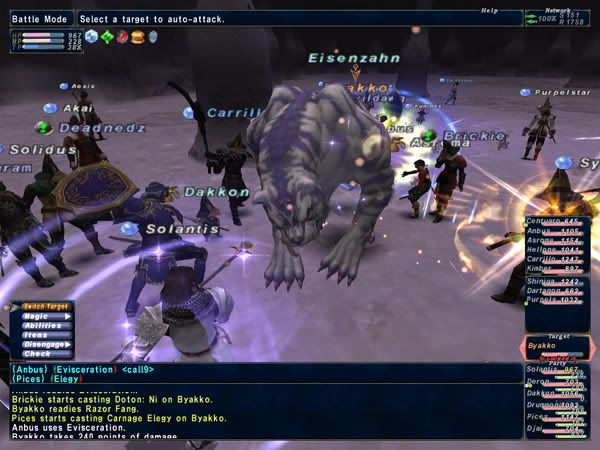Image resolution: width=600 pixels, height=450 pixels.
Task: Choose Items from the battle menu
Action: [x=36, y=335]
